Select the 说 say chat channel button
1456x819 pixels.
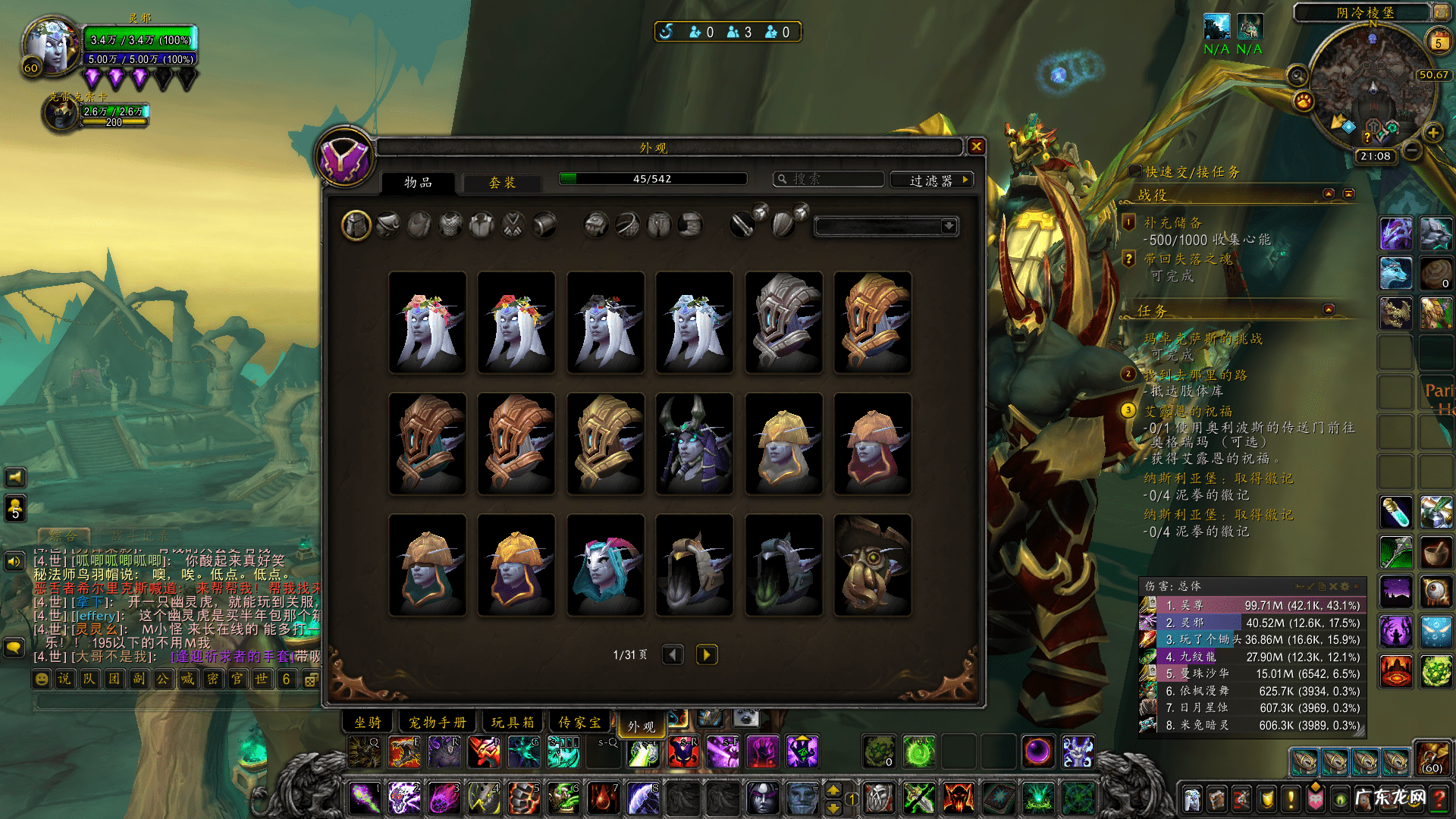tap(64, 679)
